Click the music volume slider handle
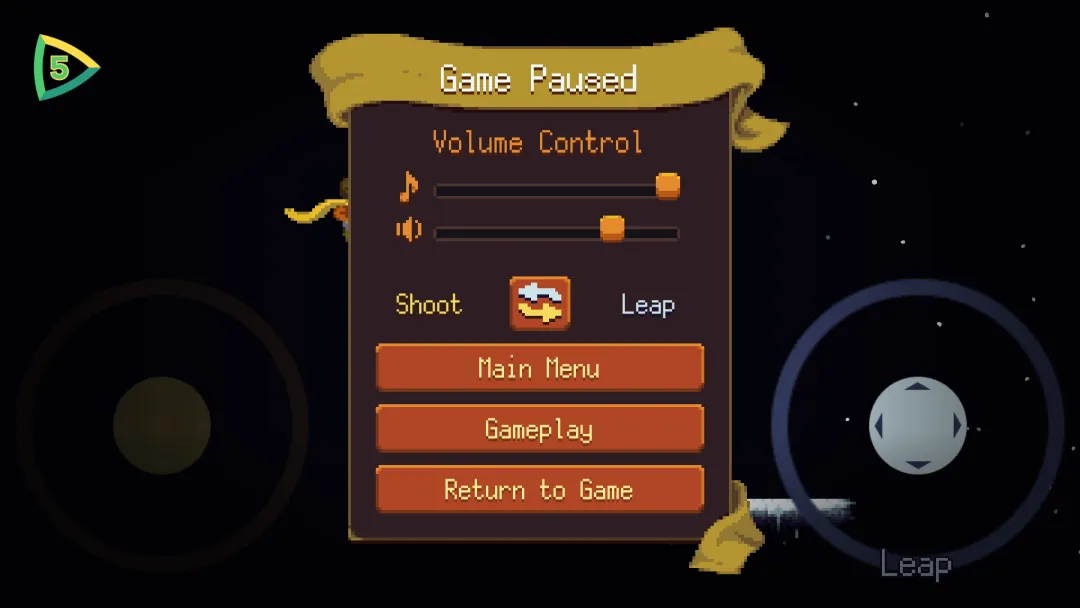This screenshot has width=1080, height=608. (x=668, y=186)
